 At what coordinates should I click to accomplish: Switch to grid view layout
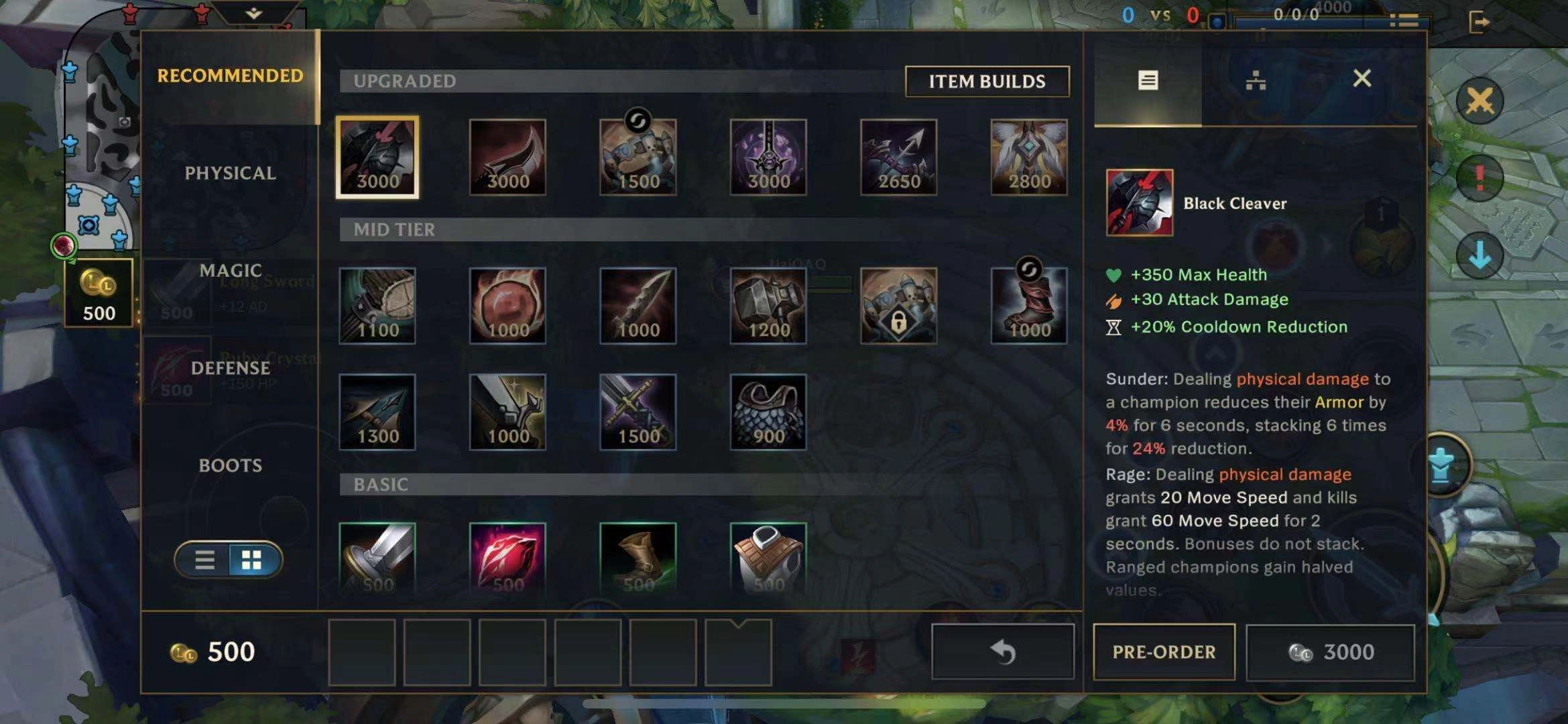(x=252, y=560)
